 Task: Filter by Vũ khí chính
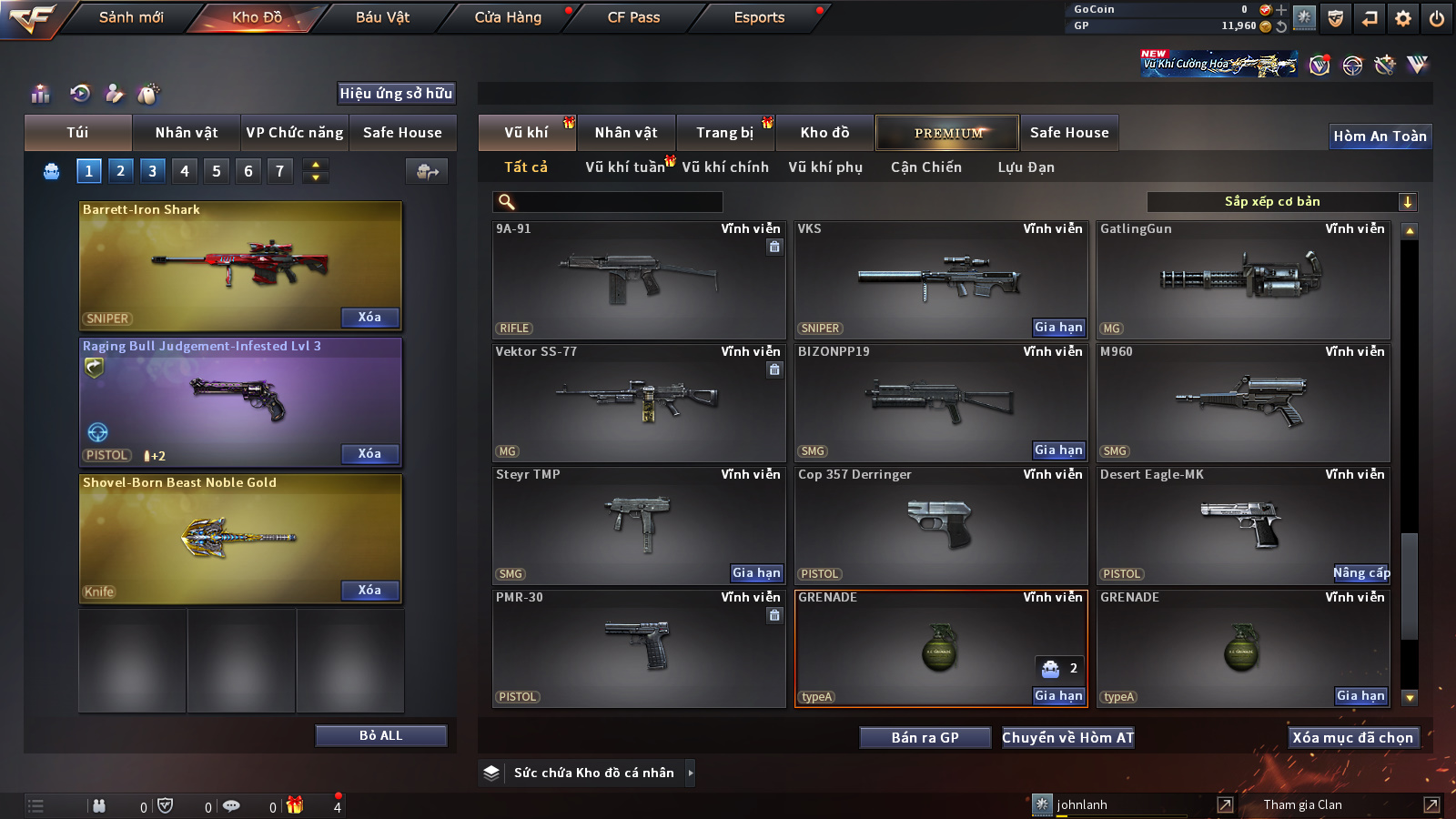pos(724,167)
